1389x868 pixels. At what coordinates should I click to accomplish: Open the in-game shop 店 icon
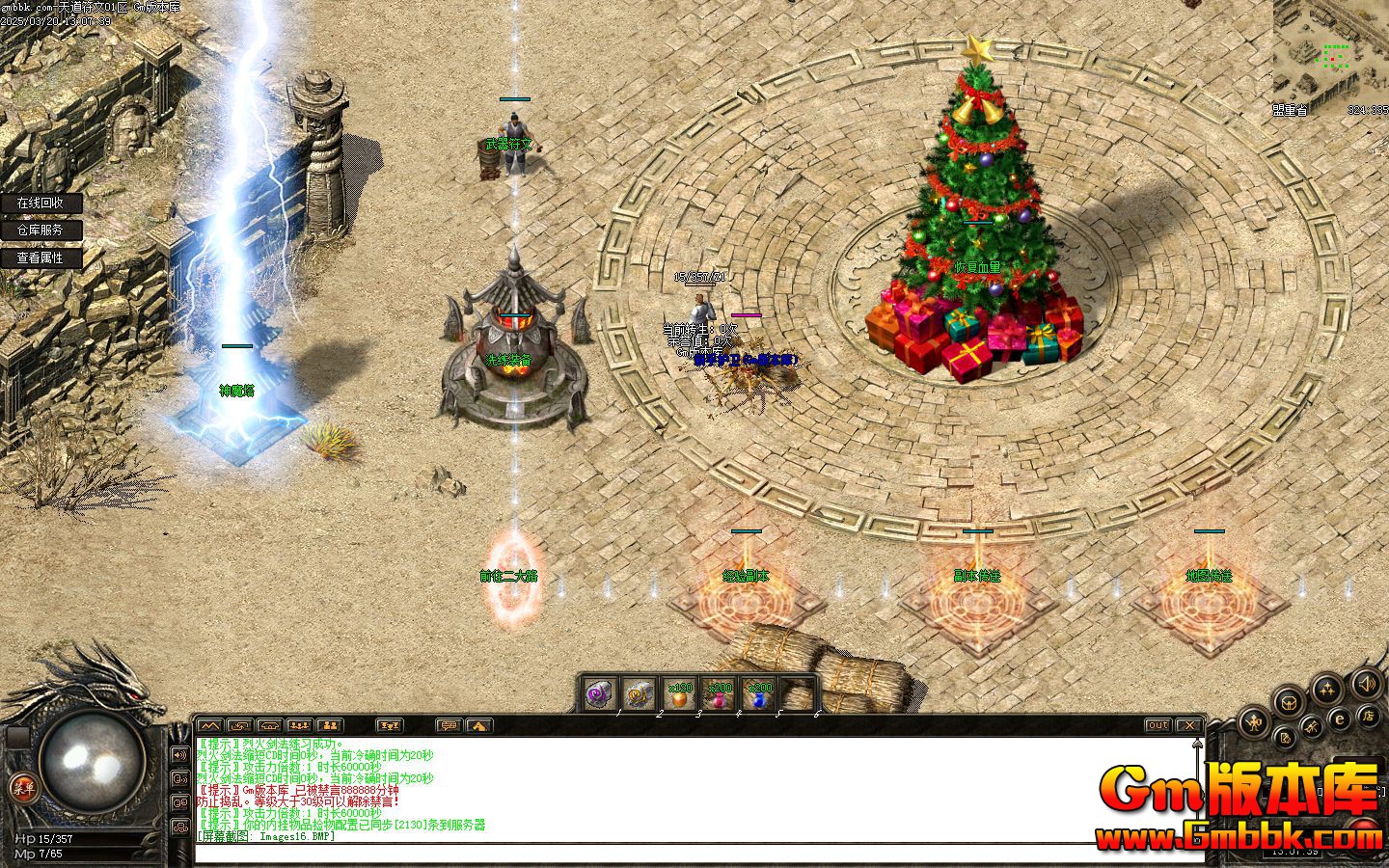[1369, 718]
